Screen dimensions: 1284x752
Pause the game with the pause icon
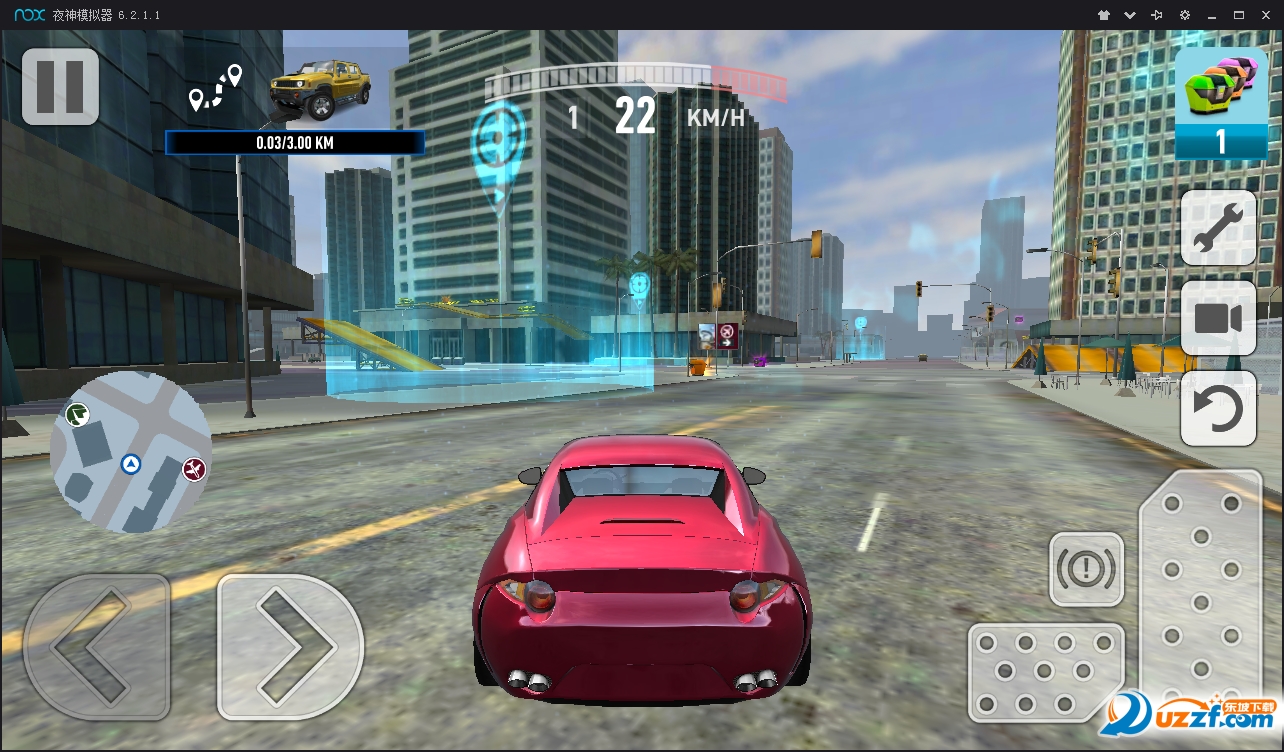(60, 87)
